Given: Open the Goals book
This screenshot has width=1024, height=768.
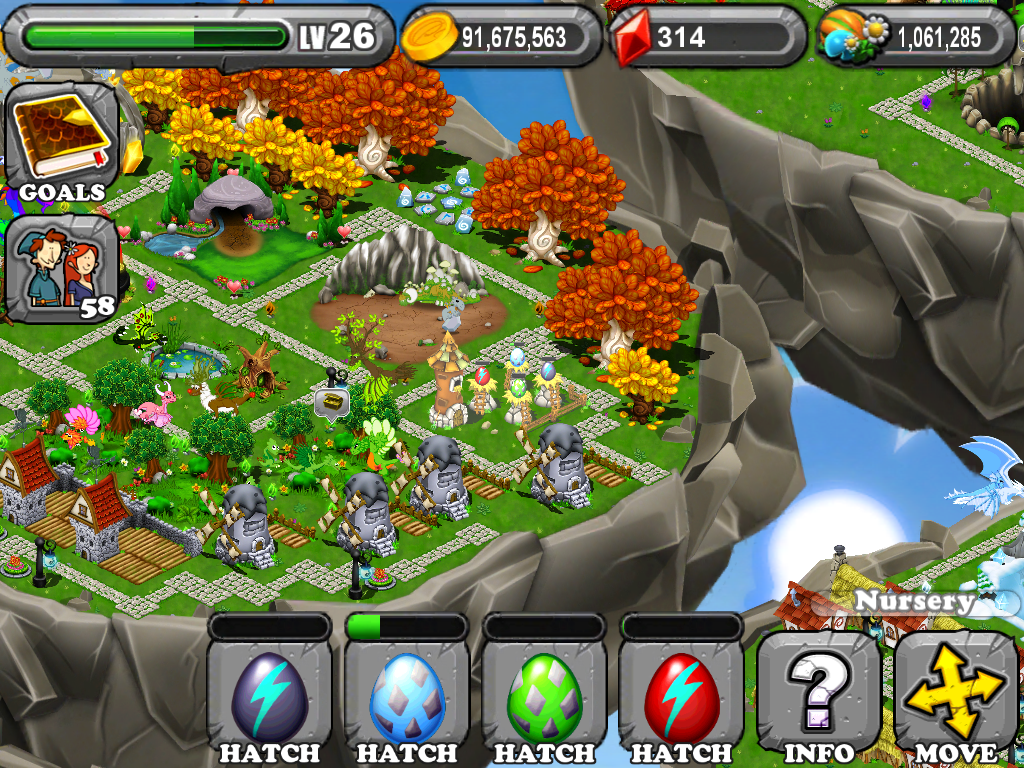Looking at the screenshot, I should point(62,140).
